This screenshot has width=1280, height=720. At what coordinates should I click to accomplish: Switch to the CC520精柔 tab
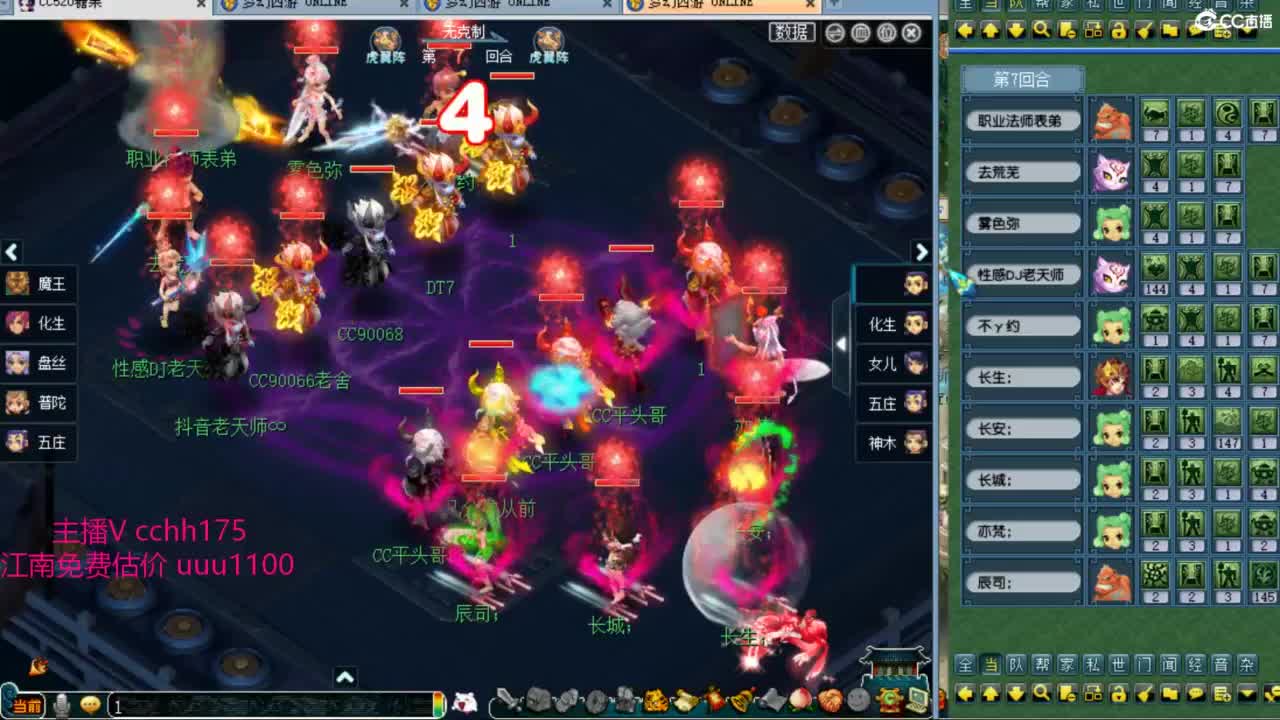click(70, 4)
